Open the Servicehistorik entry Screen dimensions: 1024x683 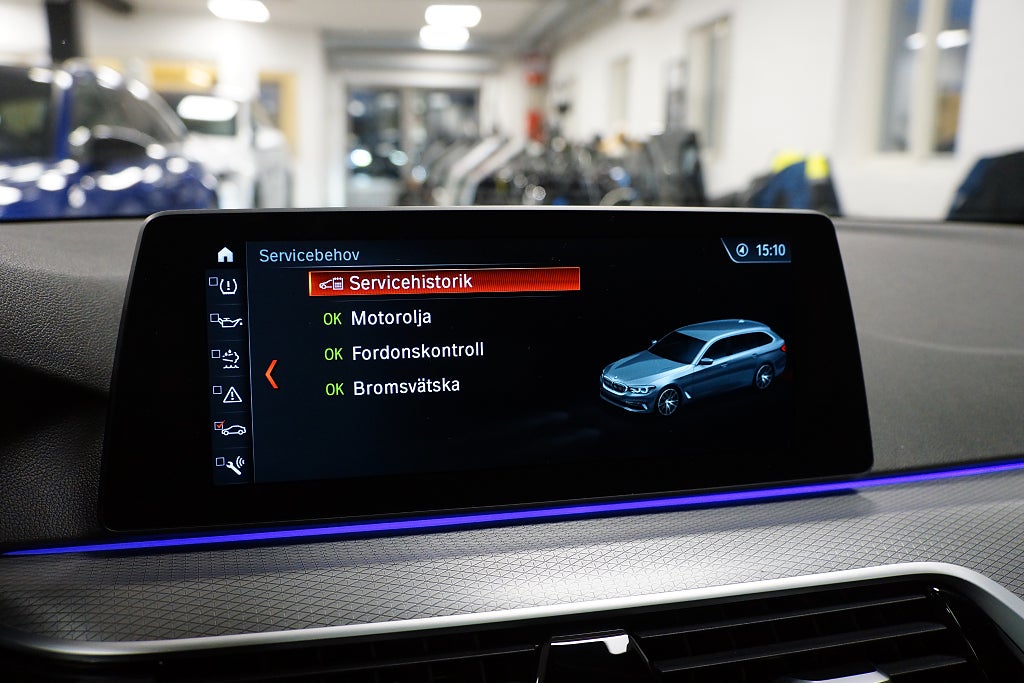[444, 282]
